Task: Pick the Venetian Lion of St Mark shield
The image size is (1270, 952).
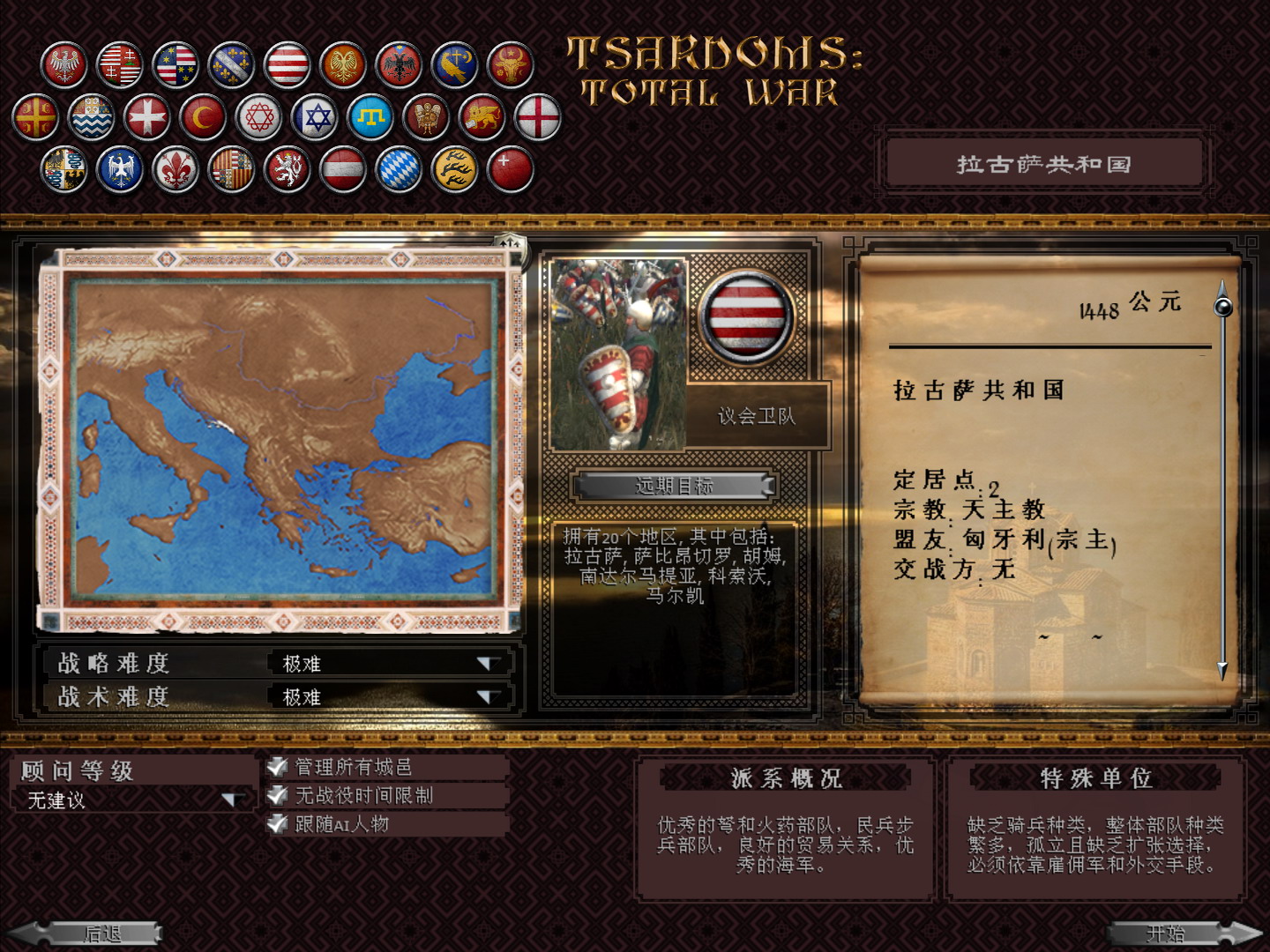Action: click(482, 115)
